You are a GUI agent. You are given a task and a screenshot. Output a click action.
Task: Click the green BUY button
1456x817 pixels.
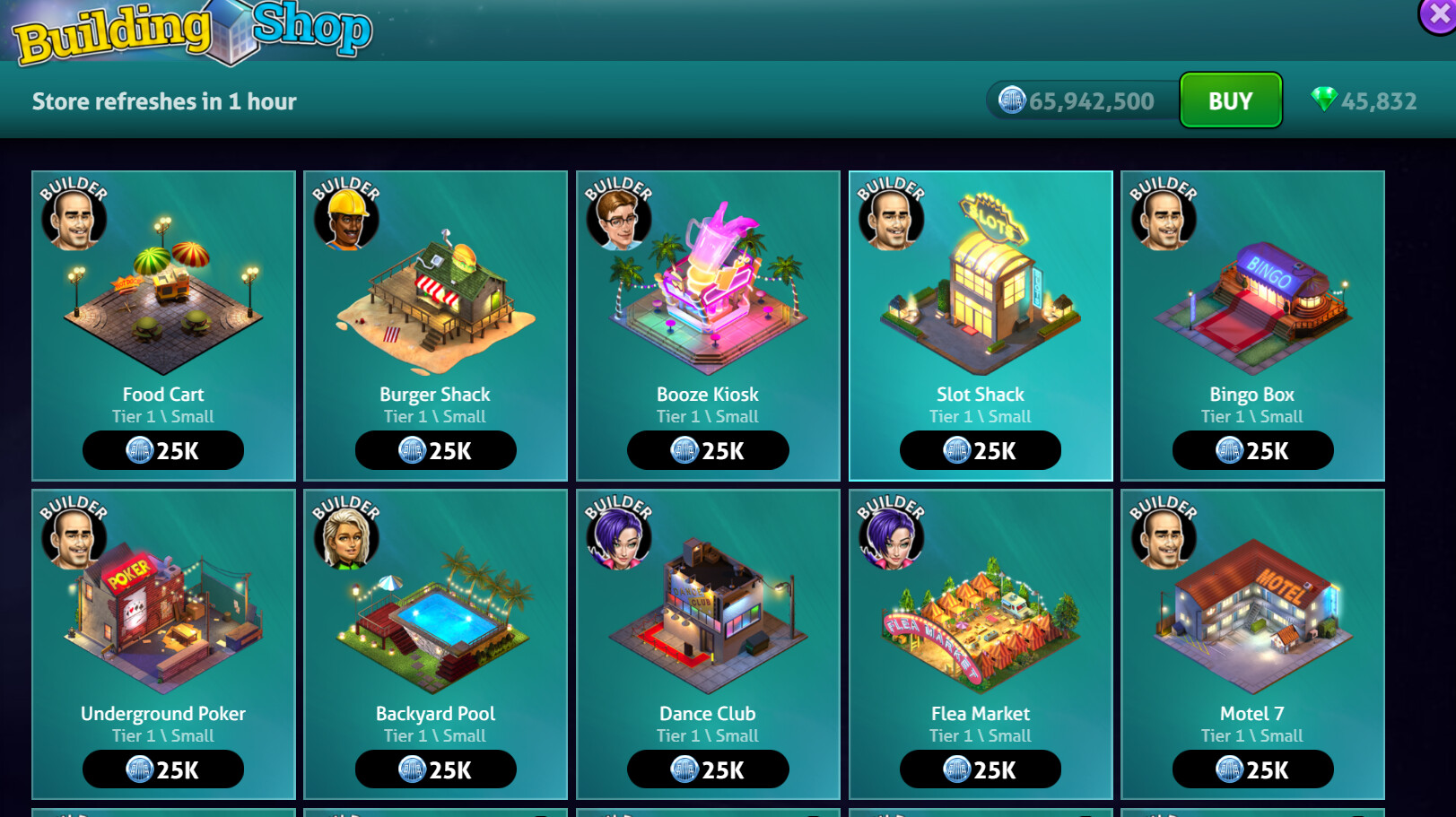[x=1230, y=100]
